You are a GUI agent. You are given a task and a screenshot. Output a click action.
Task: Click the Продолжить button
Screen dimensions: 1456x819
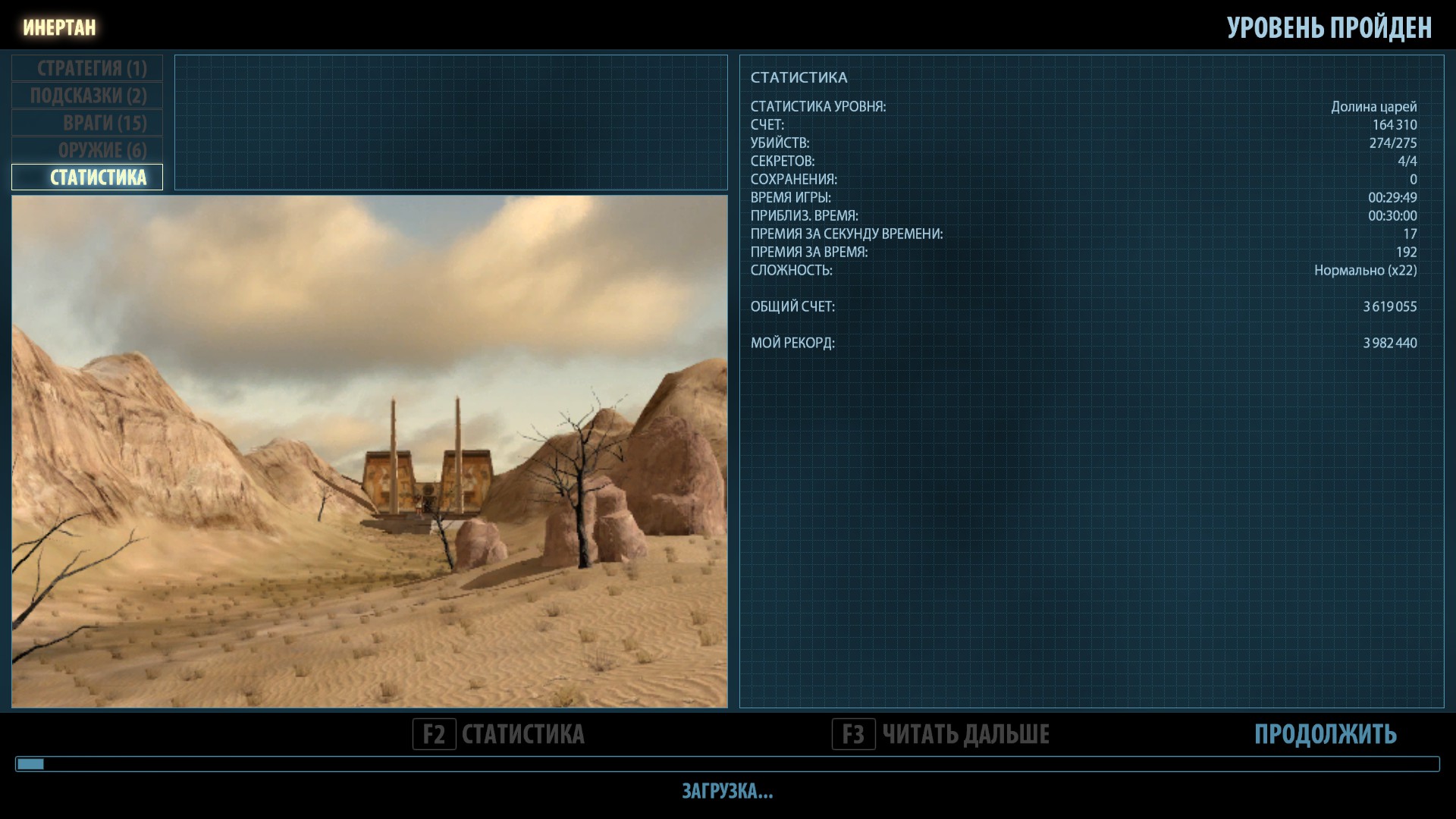pyautogui.click(x=1325, y=734)
